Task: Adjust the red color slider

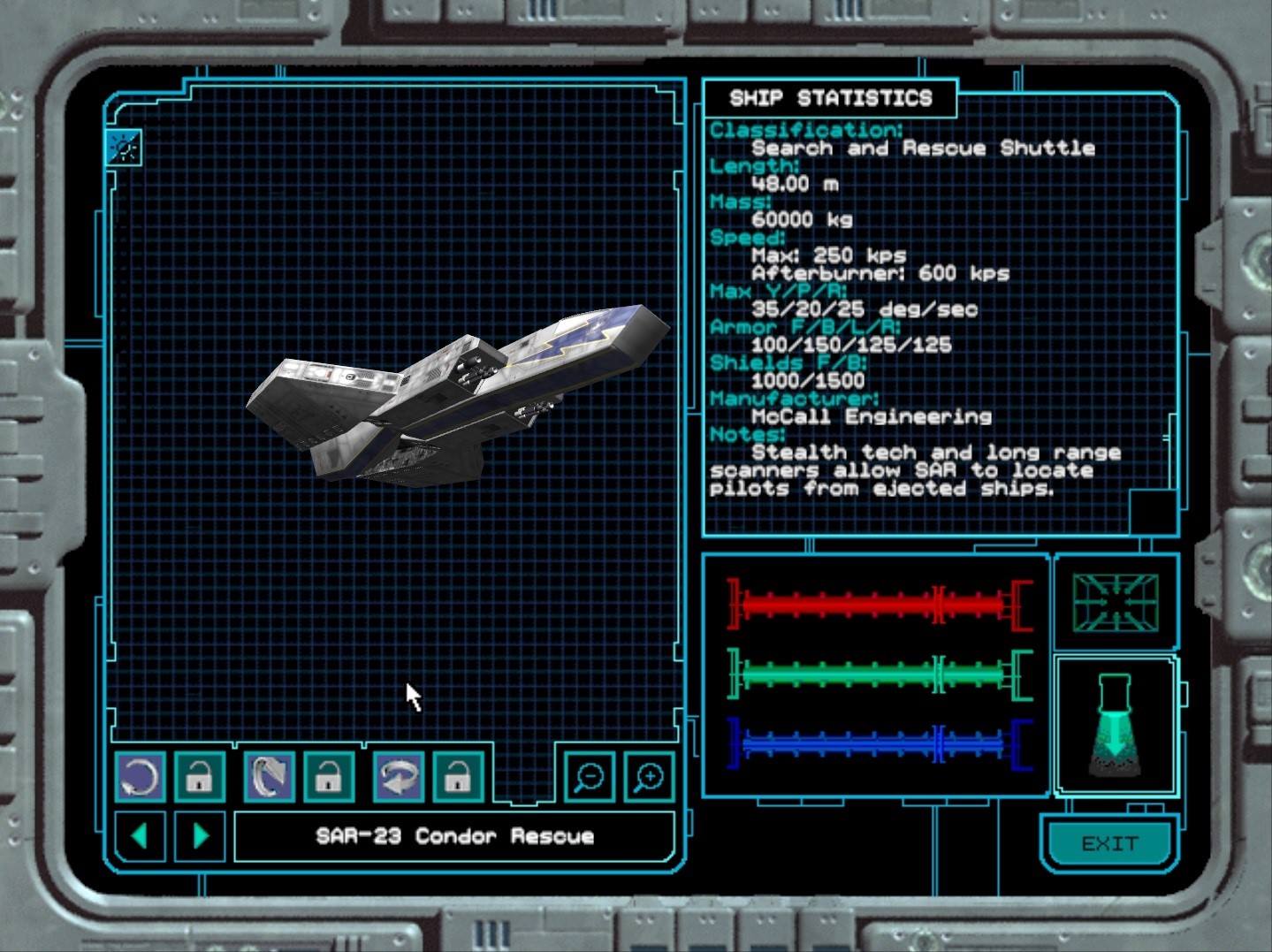Action: tap(880, 605)
